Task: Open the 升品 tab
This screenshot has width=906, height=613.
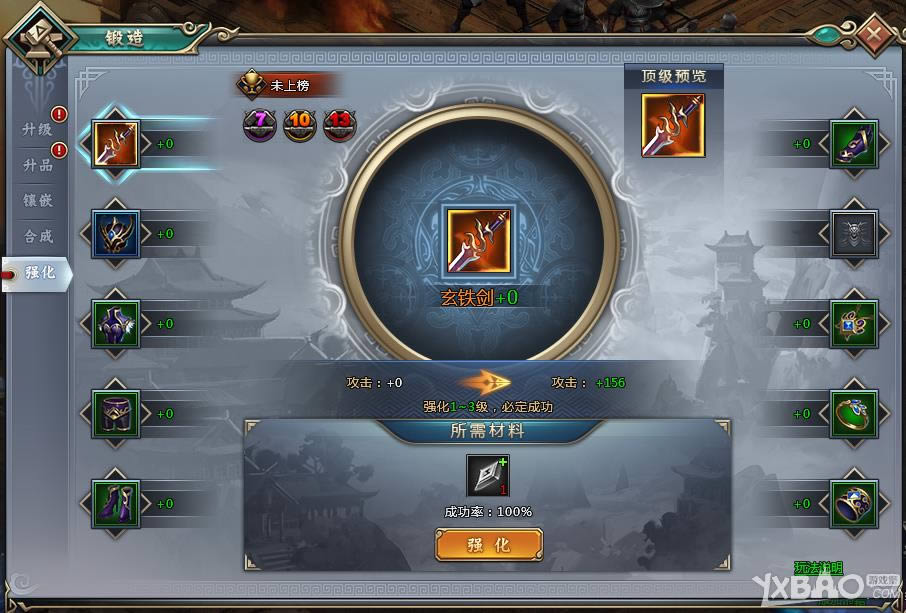Action: click(x=37, y=165)
